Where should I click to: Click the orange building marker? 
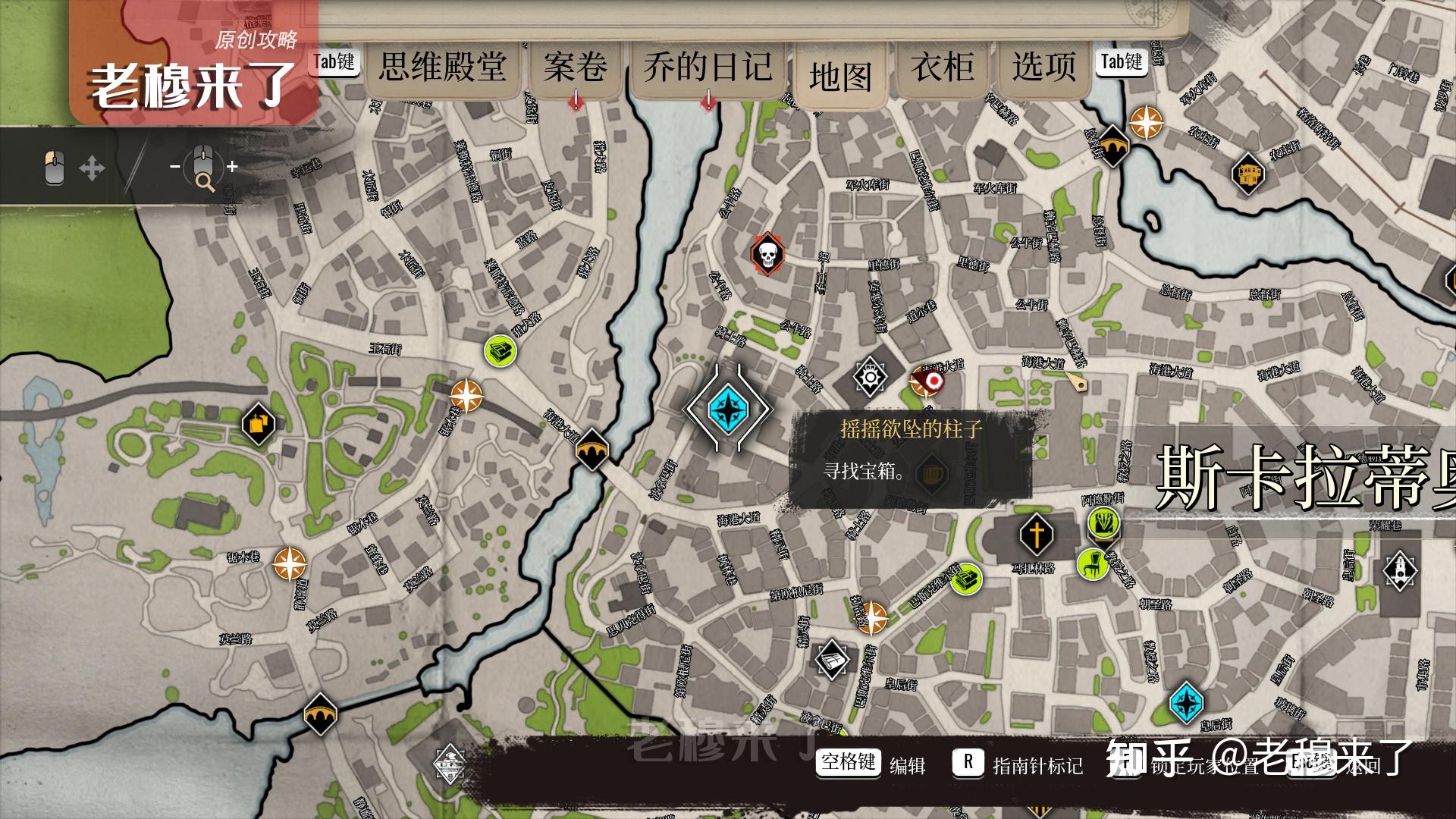[1247, 174]
